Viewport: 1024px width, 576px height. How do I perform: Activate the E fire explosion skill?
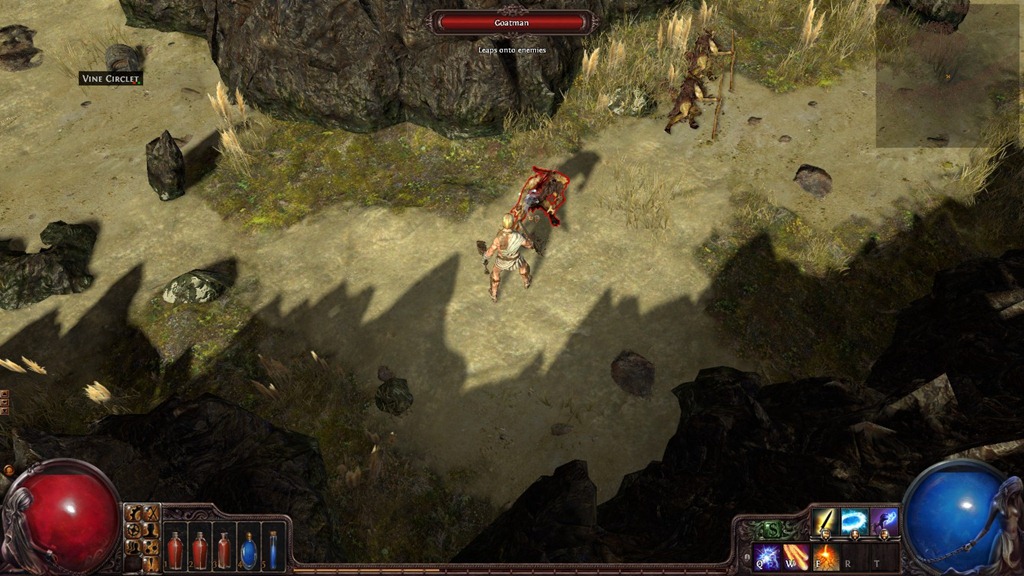825,556
